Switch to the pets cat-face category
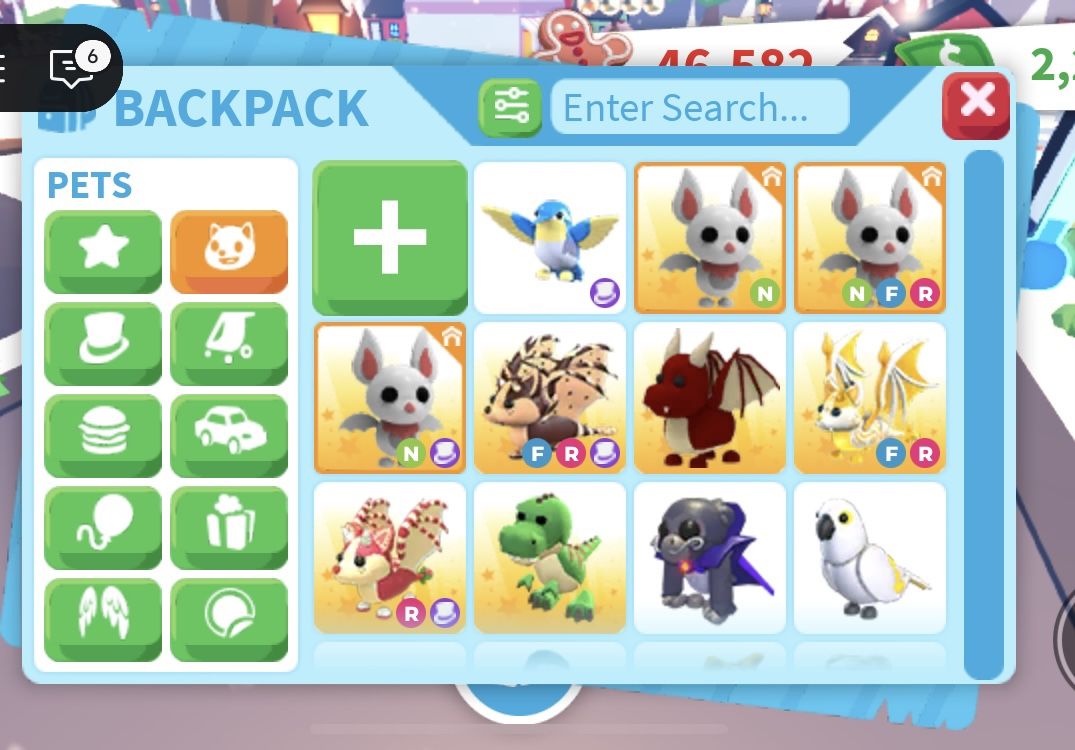This screenshot has height=750, width=1075. tap(229, 250)
